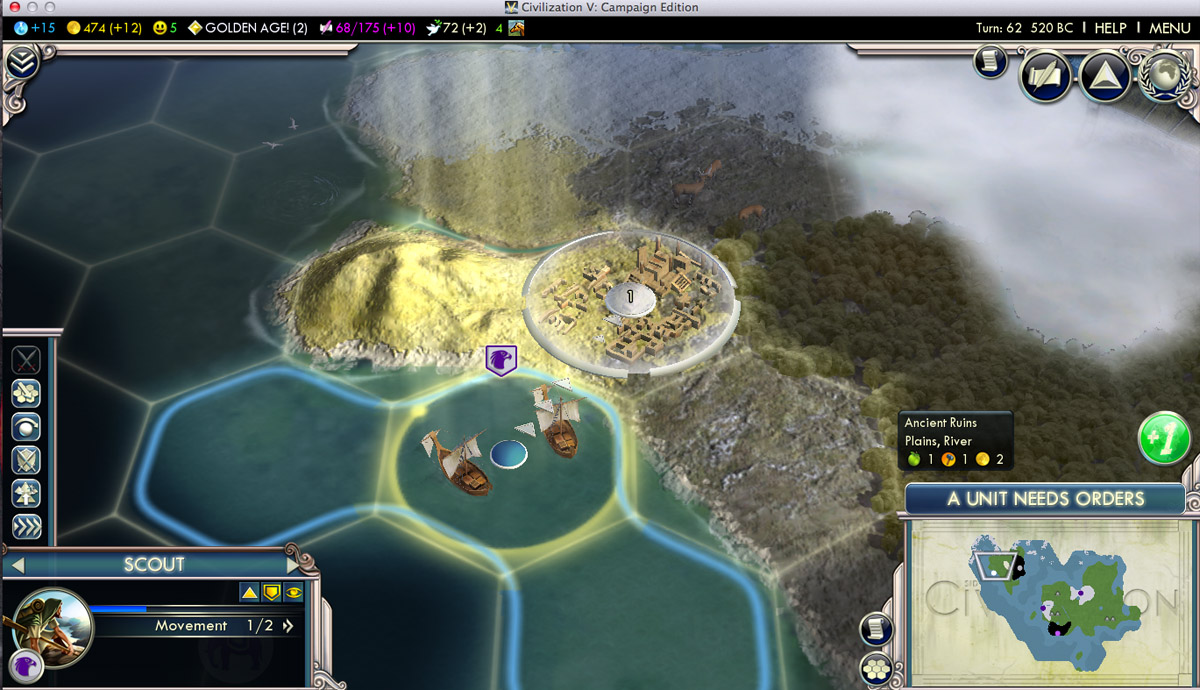Image resolution: width=1200 pixels, height=690 pixels.
Task: Choose the sleep unit action with moon icon
Action: click(26, 427)
